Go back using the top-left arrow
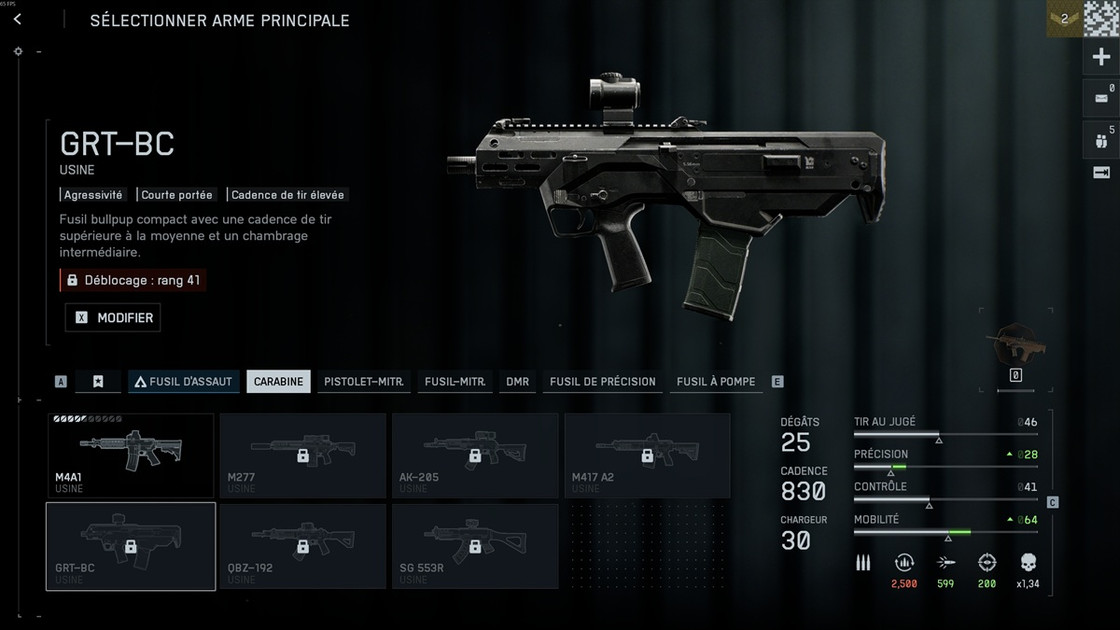The height and width of the screenshot is (630, 1120). pyautogui.click(x=18, y=20)
